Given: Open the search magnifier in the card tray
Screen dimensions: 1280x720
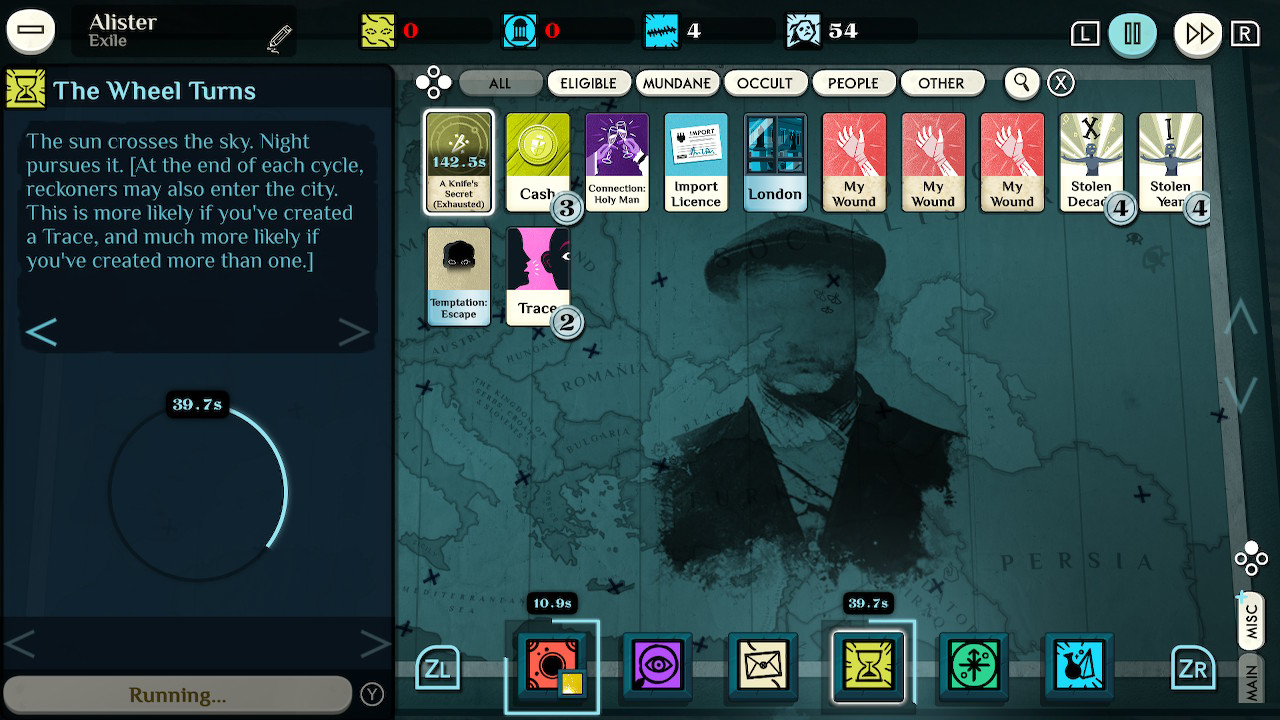Looking at the screenshot, I should tap(1021, 83).
